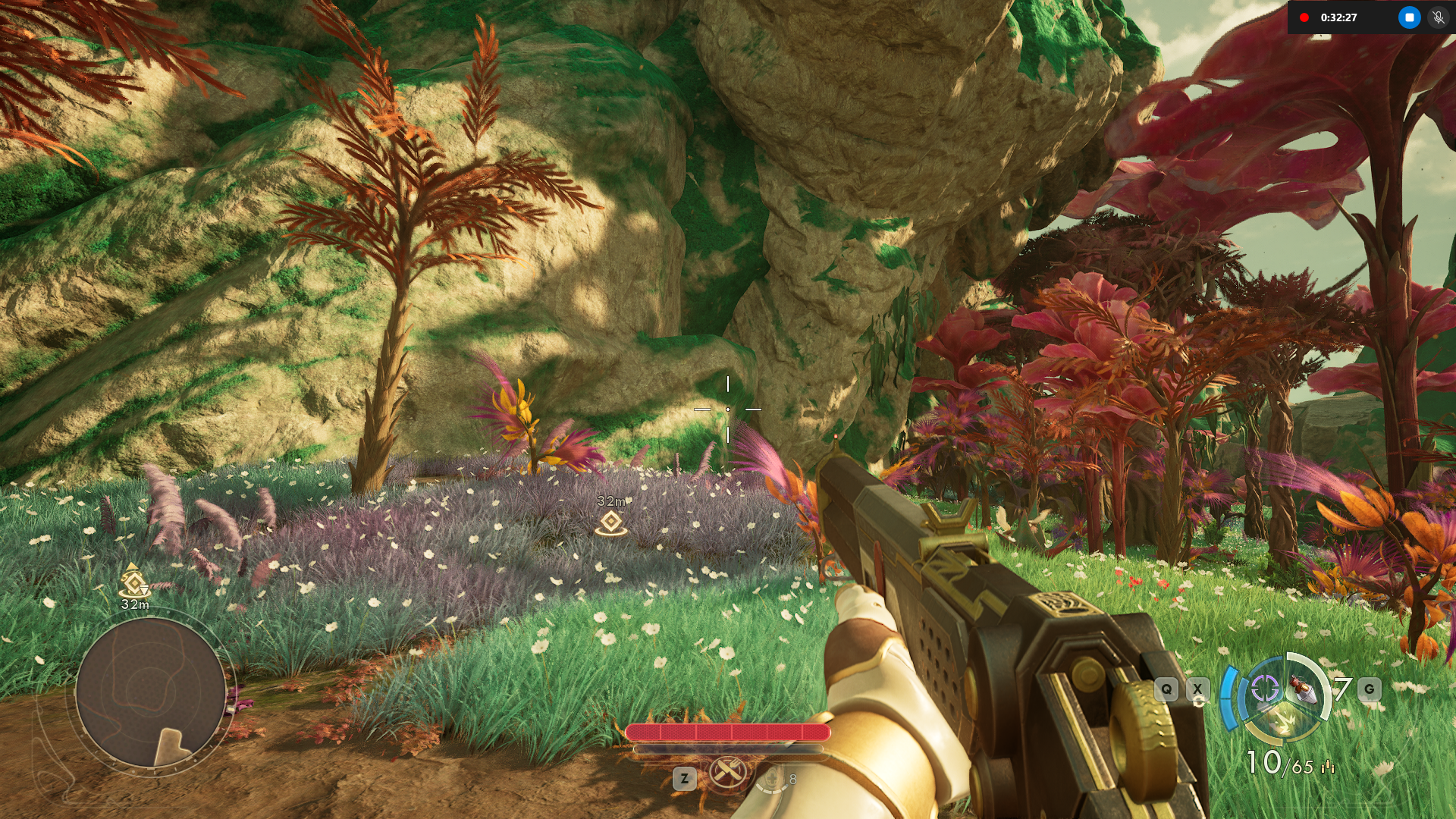Click the circular minimap
This screenshot has width=1456, height=819.
[x=150, y=693]
